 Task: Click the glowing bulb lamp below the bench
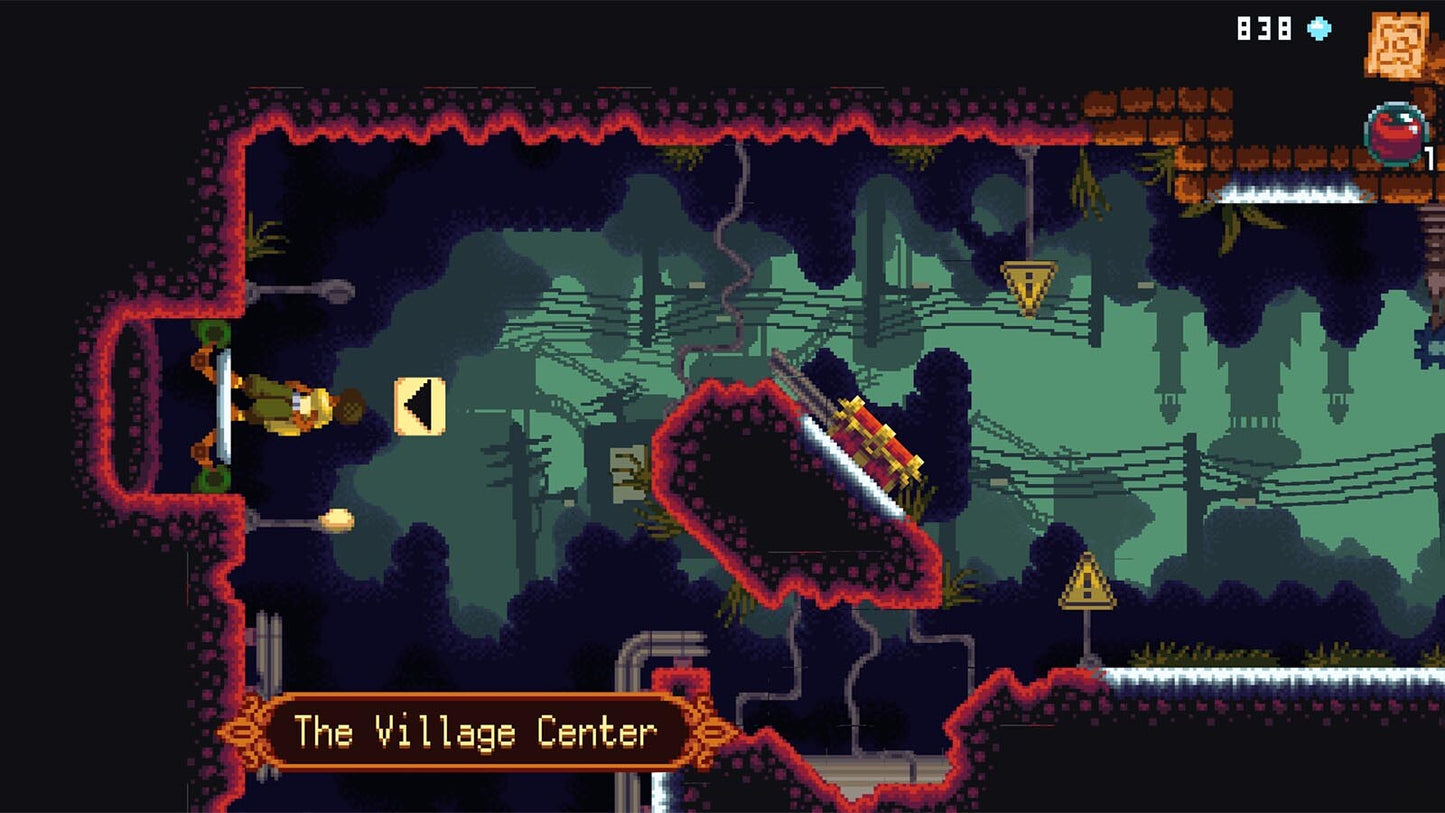(x=336, y=517)
